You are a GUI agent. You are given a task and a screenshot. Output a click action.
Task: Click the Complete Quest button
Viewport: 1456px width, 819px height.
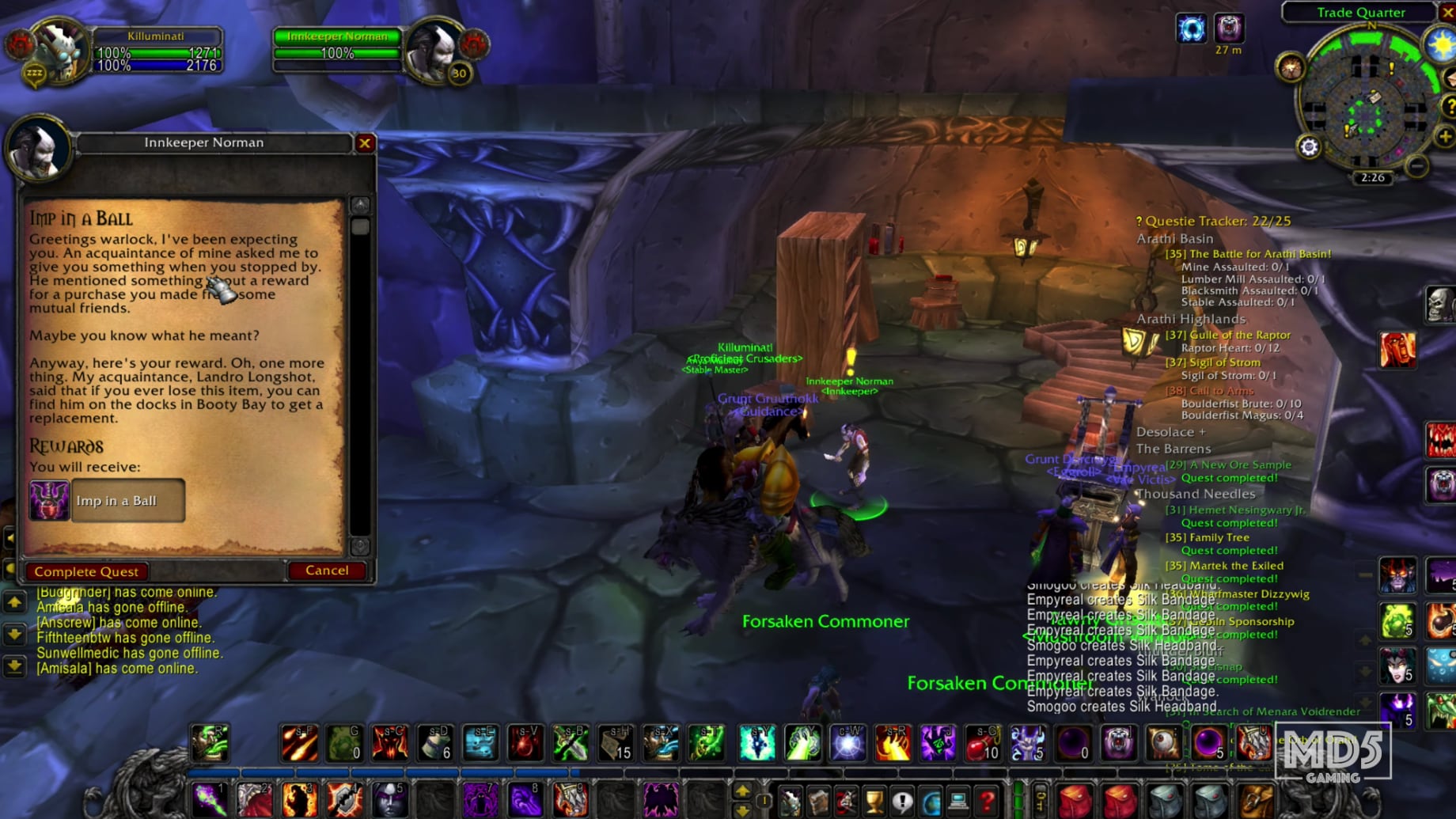[x=85, y=571]
